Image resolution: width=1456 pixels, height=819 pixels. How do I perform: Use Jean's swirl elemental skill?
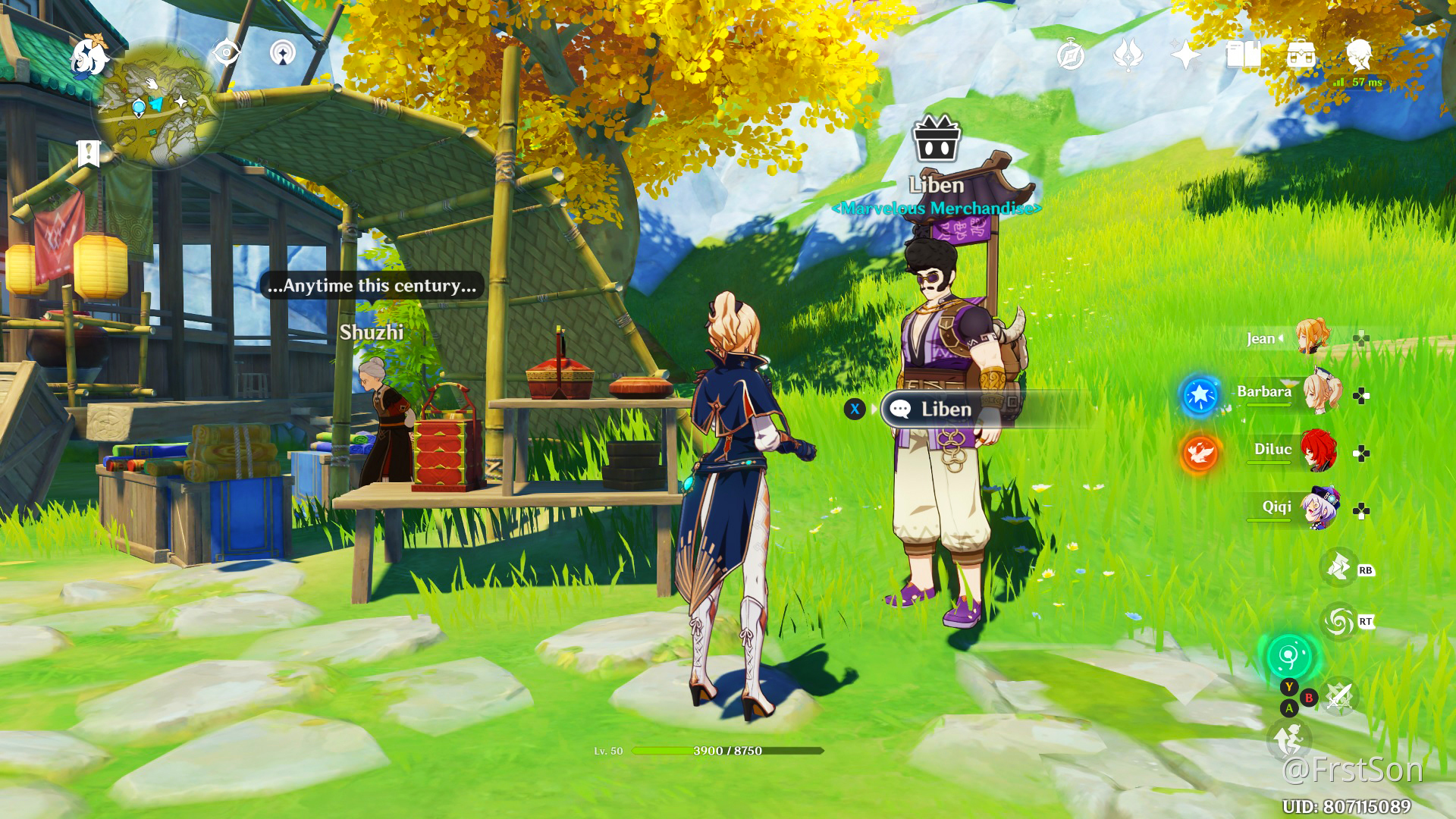tap(1338, 622)
